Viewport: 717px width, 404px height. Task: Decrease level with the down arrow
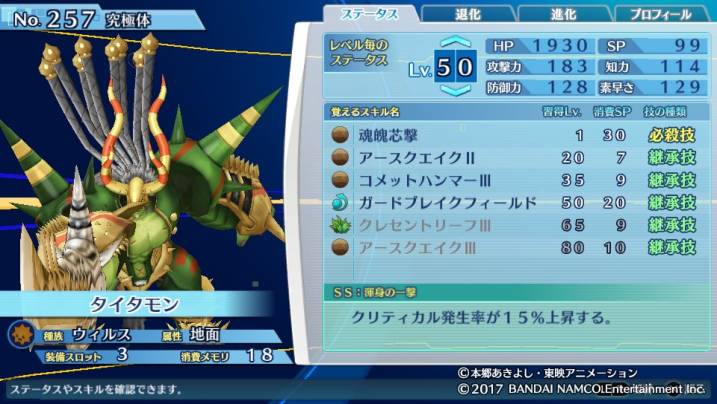pyautogui.click(x=455, y=90)
